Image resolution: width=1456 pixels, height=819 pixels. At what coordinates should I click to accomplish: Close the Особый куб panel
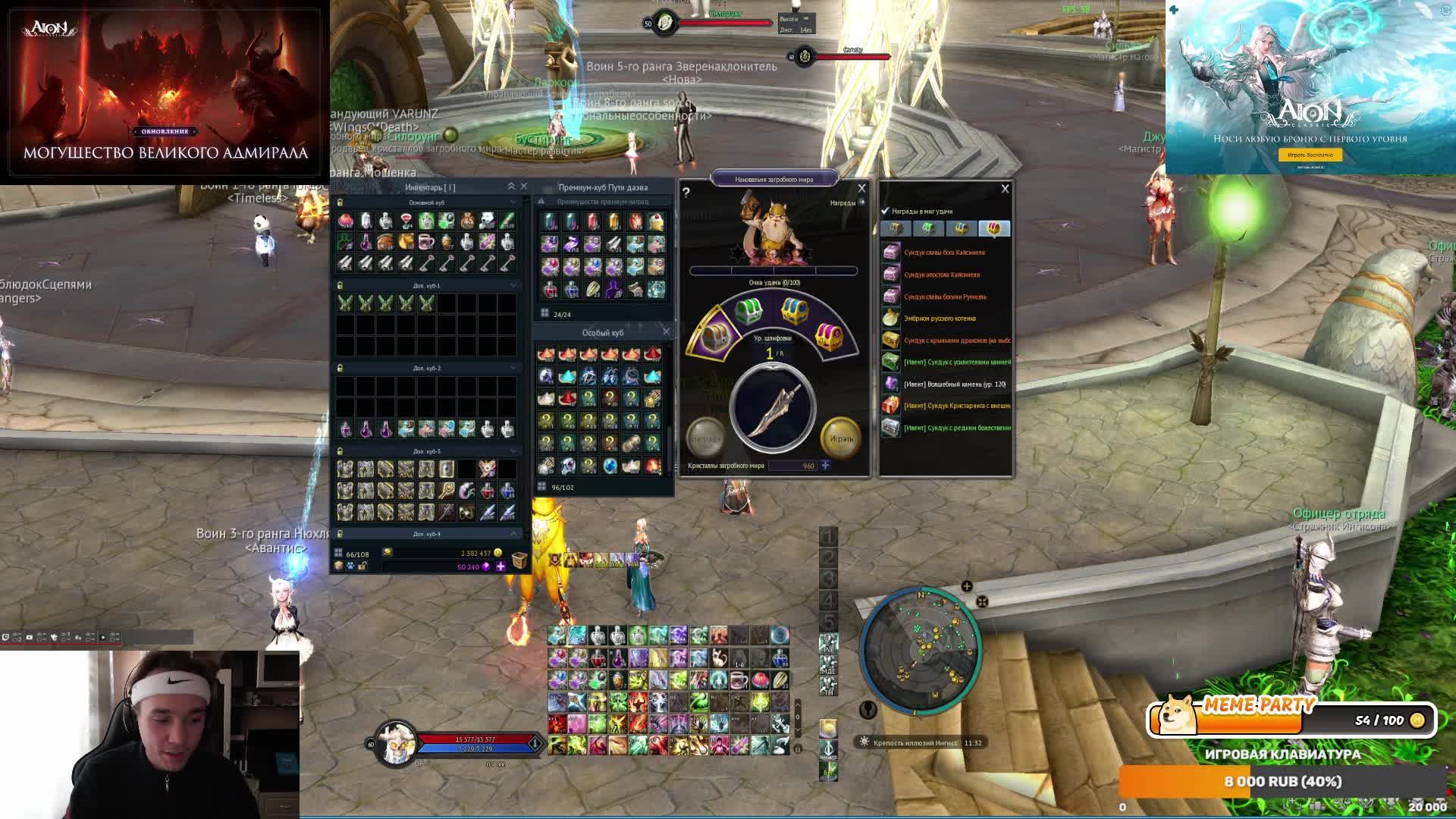tap(666, 331)
